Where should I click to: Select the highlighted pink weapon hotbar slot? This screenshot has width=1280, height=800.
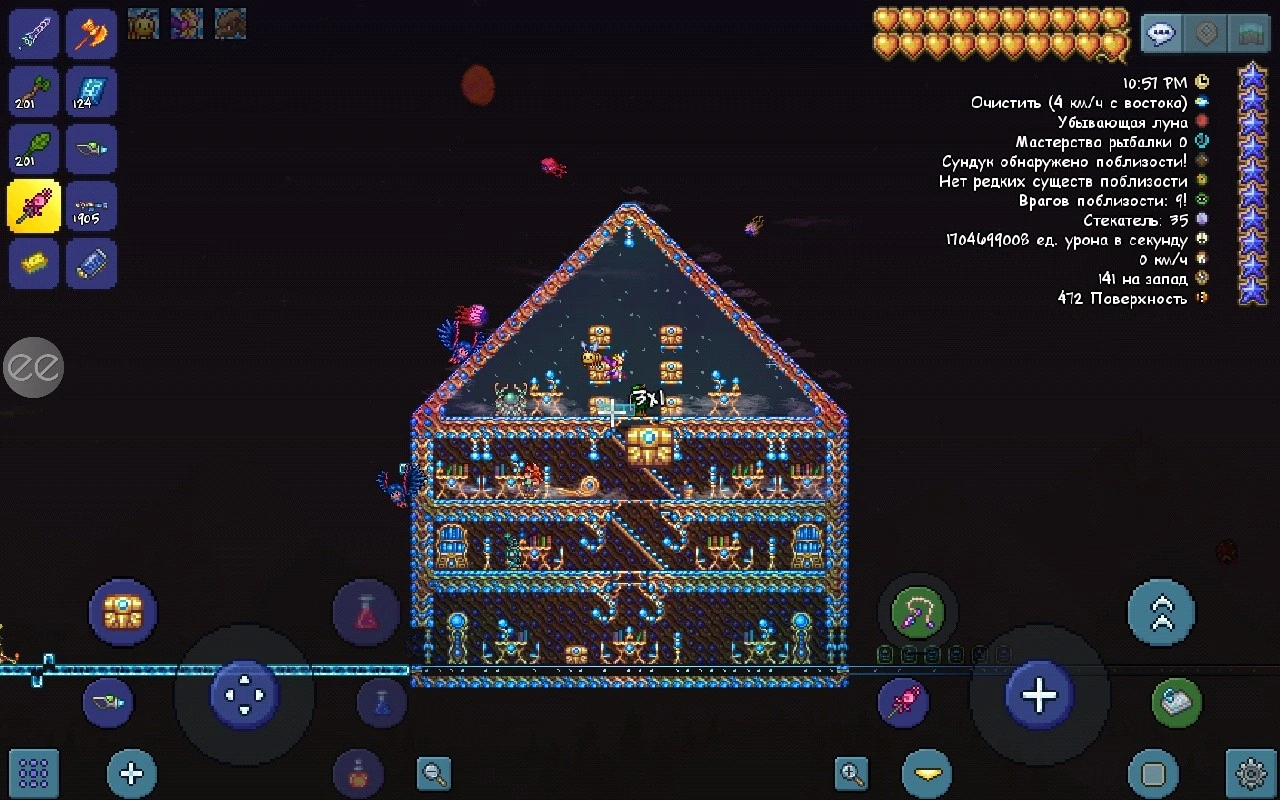tap(33, 206)
